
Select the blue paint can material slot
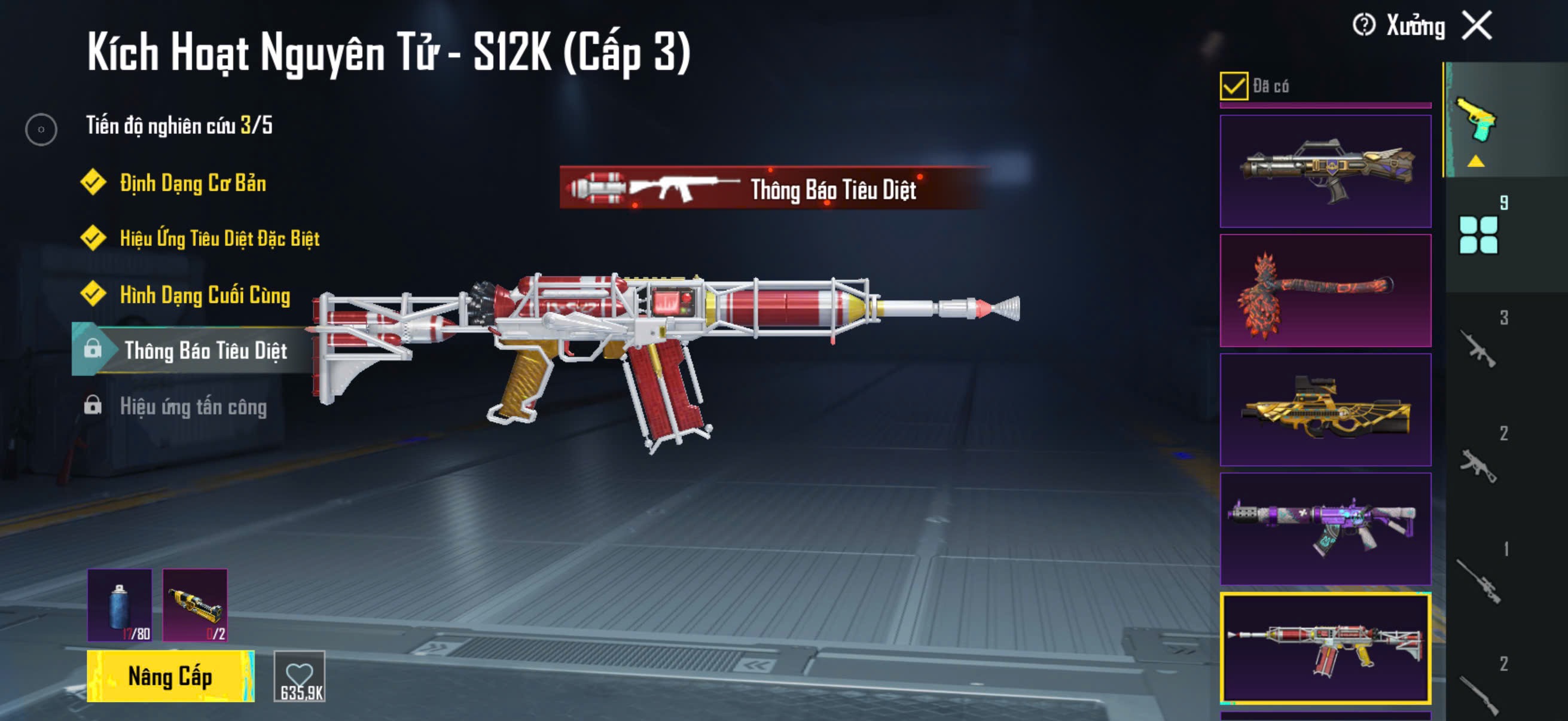pyautogui.click(x=120, y=606)
